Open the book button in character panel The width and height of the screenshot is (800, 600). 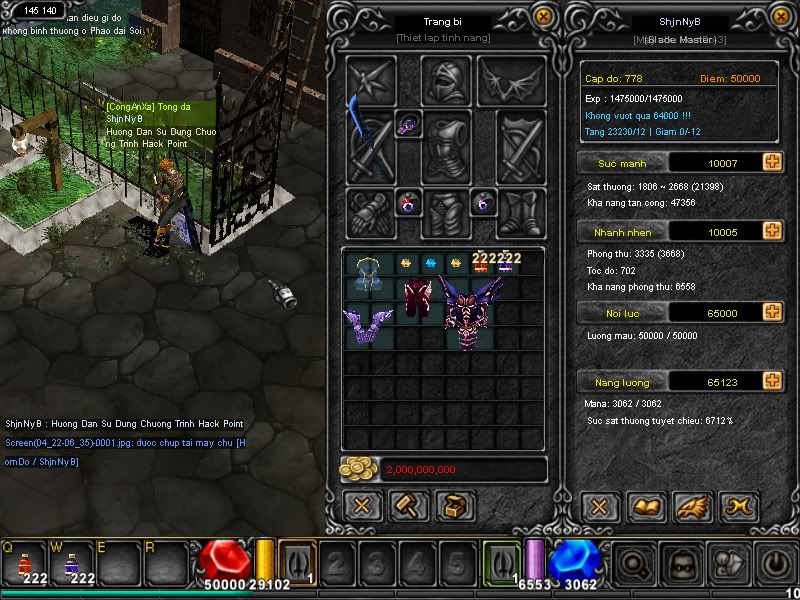645,507
